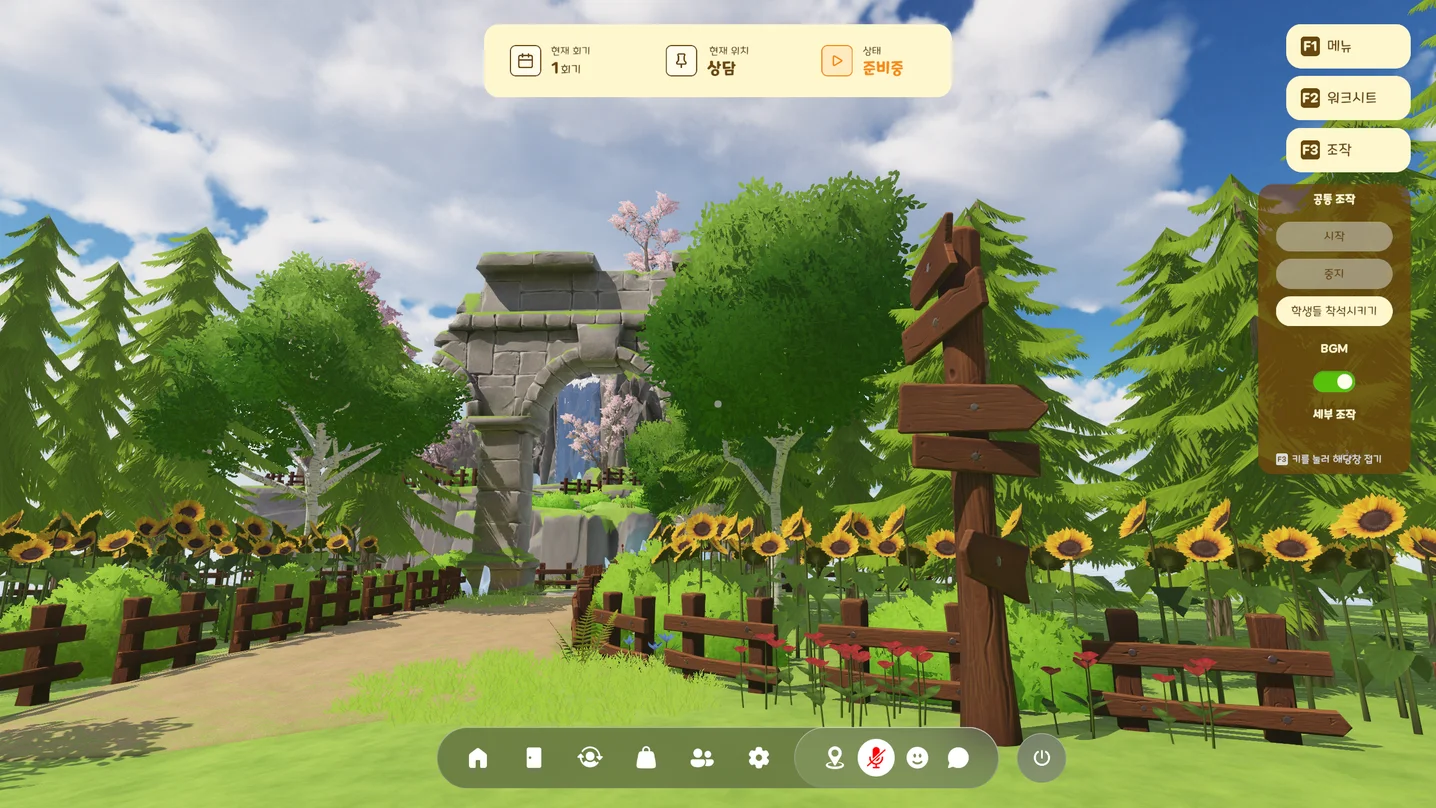Select the avatar rotate icon
The image size is (1436, 808).
coord(590,758)
